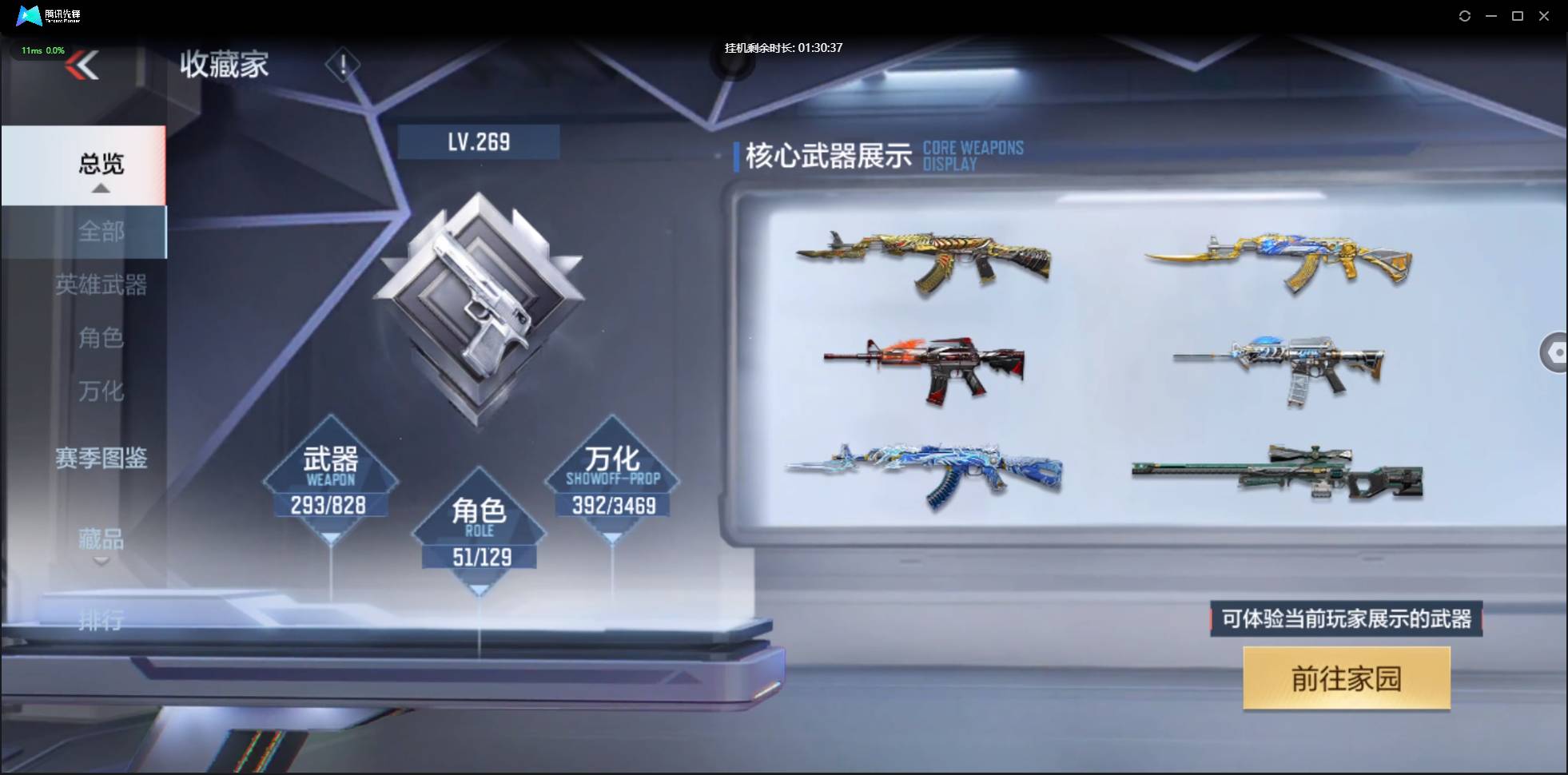Image resolution: width=1568 pixels, height=775 pixels.
Task: Open the 赛季图鉴 section
Action: pyautogui.click(x=101, y=458)
